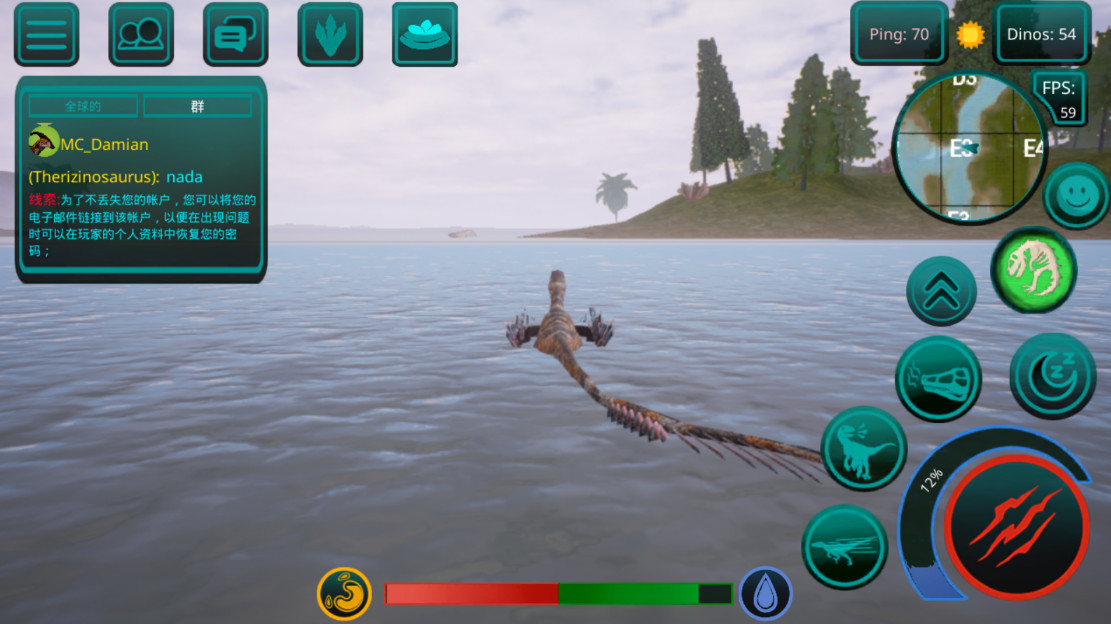Tap the standing raptor stance button
Image resolution: width=1111 pixels, height=624 pixels.
pyautogui.click(x=864, y=449)
